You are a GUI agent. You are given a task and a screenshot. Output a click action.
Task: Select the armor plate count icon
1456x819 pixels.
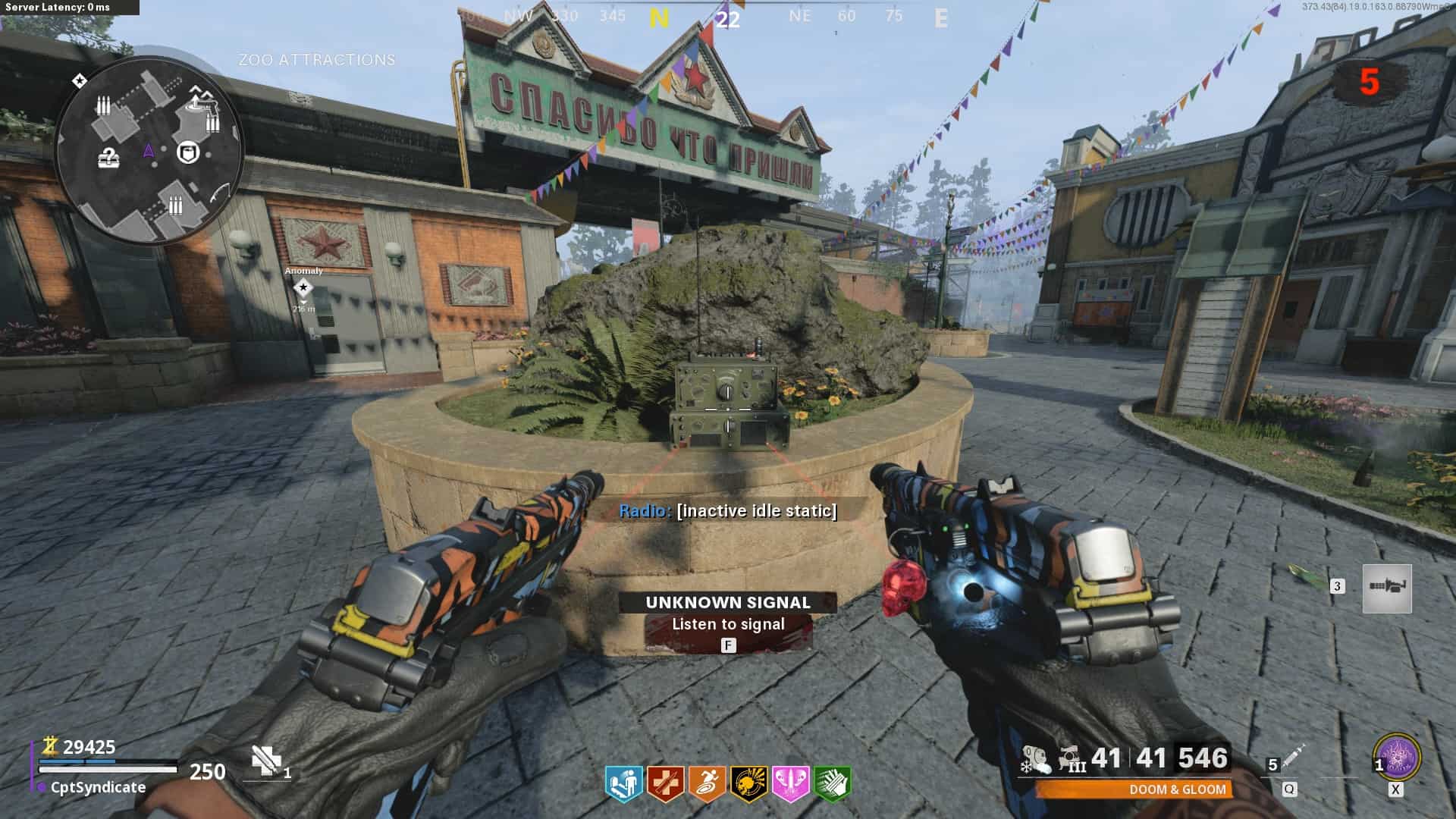click(x=266, y=761)
